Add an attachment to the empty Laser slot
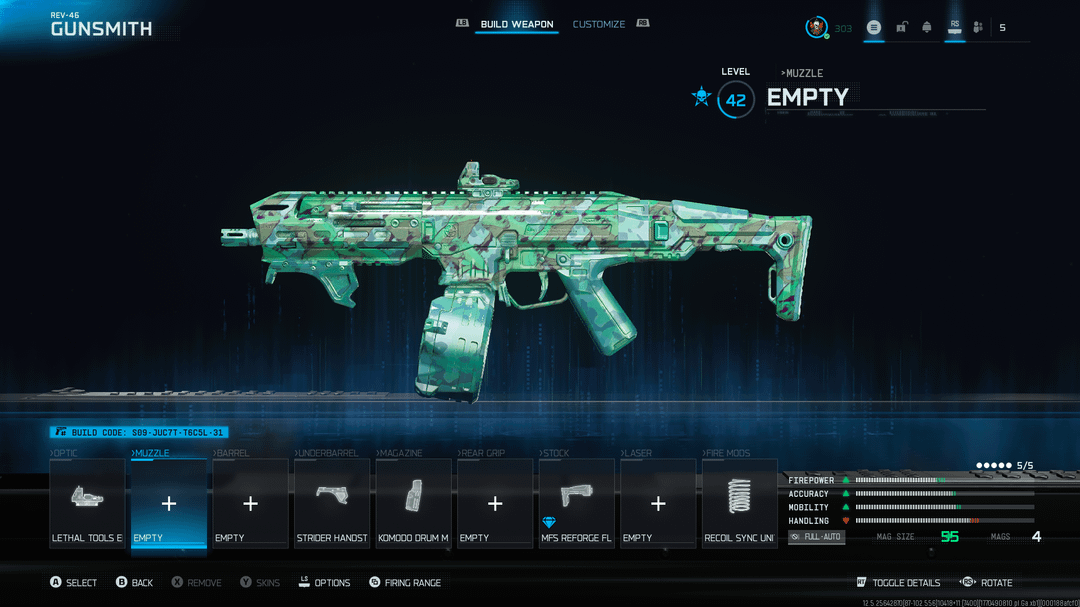The height and width of the screenshot is (607, 1080). click(658, 503)
